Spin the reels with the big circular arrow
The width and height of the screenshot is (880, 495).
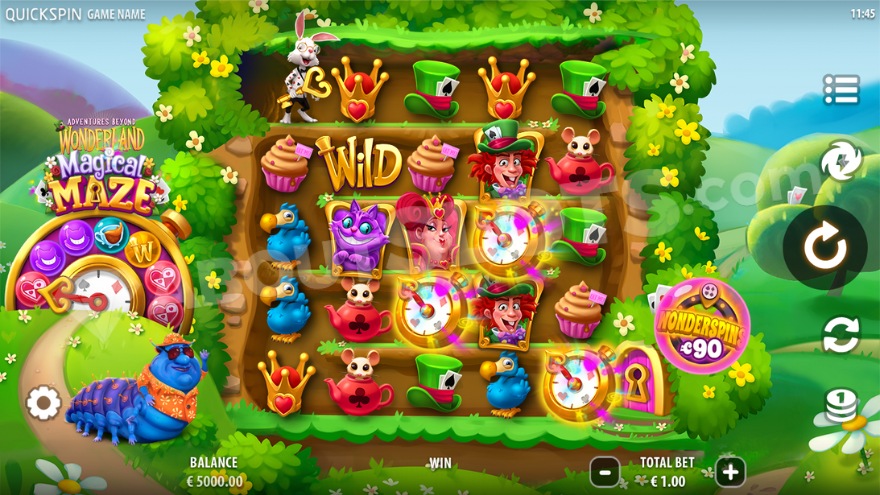tap(826, 248)
